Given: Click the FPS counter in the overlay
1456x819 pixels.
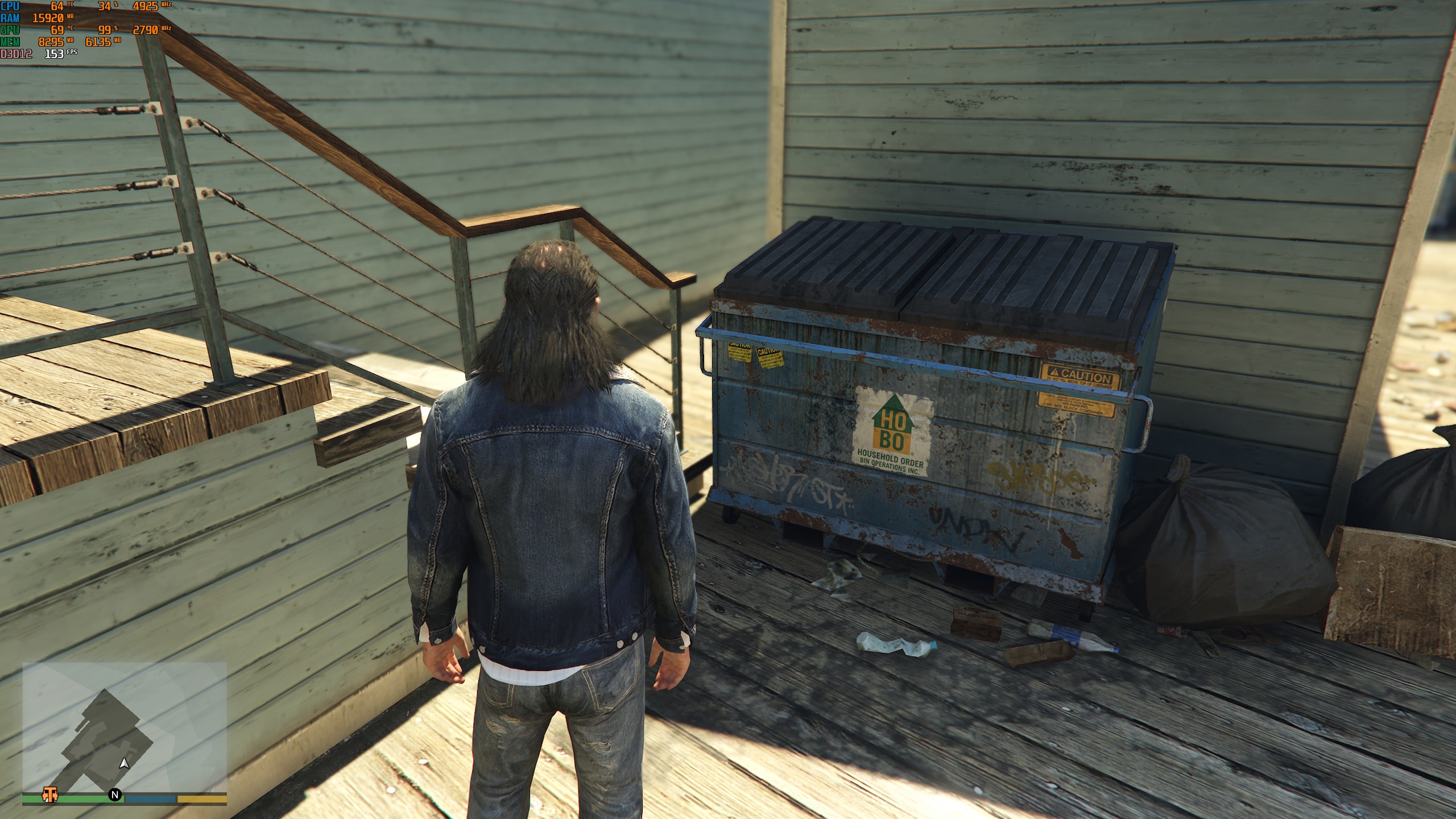Looking at the screenshot, I should coord(55,53).
